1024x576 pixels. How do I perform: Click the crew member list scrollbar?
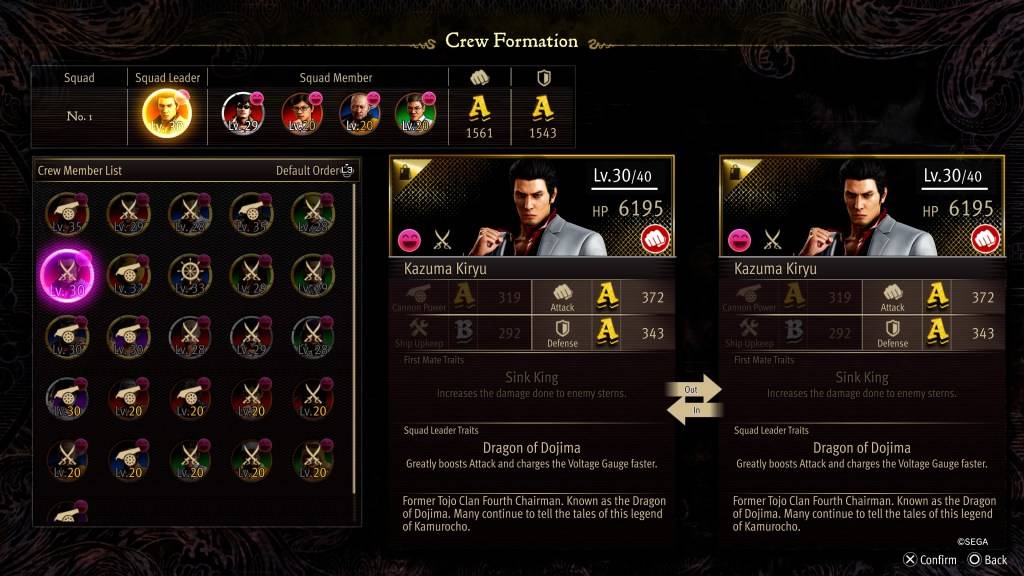(355, 340)
